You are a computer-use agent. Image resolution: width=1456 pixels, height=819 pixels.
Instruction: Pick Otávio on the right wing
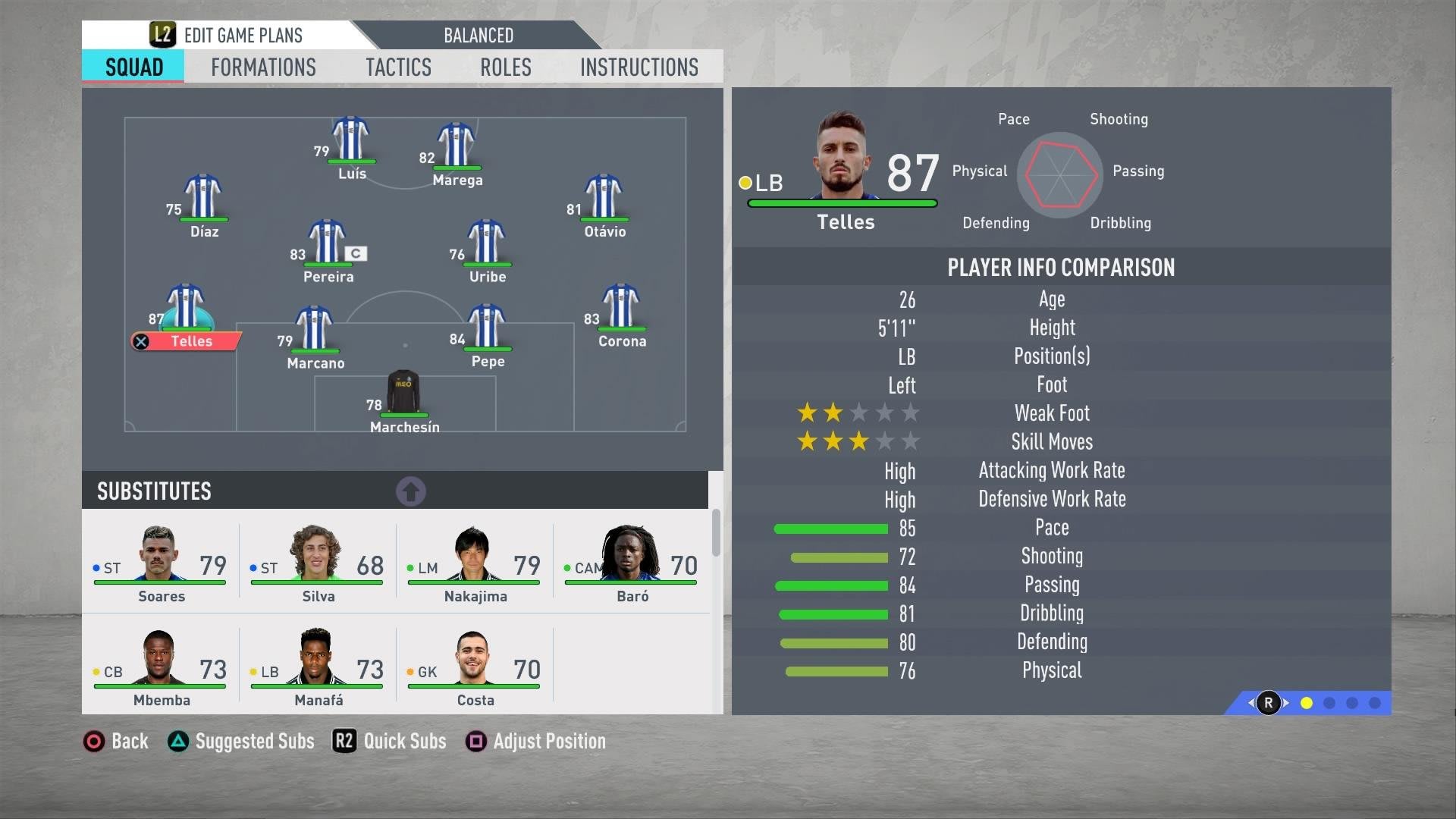[604, 198]
